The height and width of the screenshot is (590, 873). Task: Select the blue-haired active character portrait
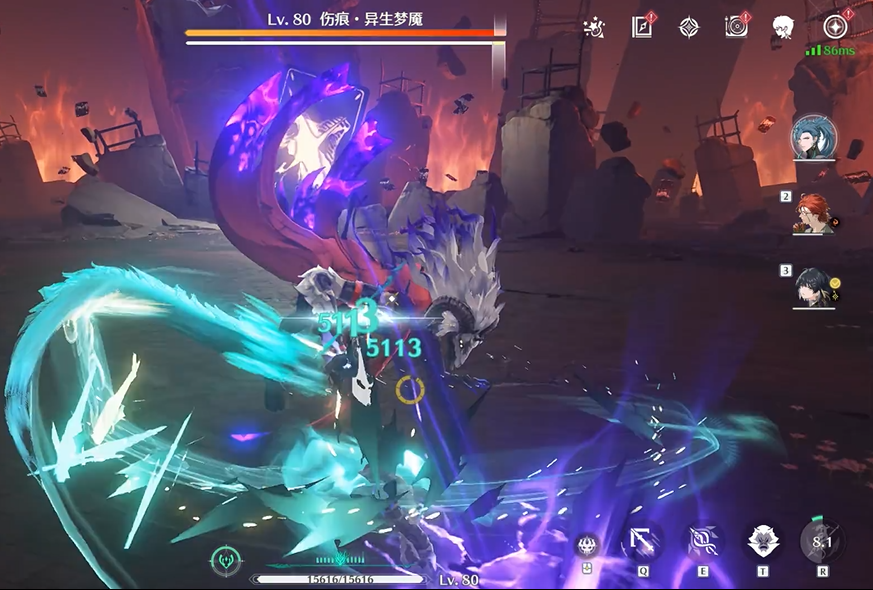814,138
